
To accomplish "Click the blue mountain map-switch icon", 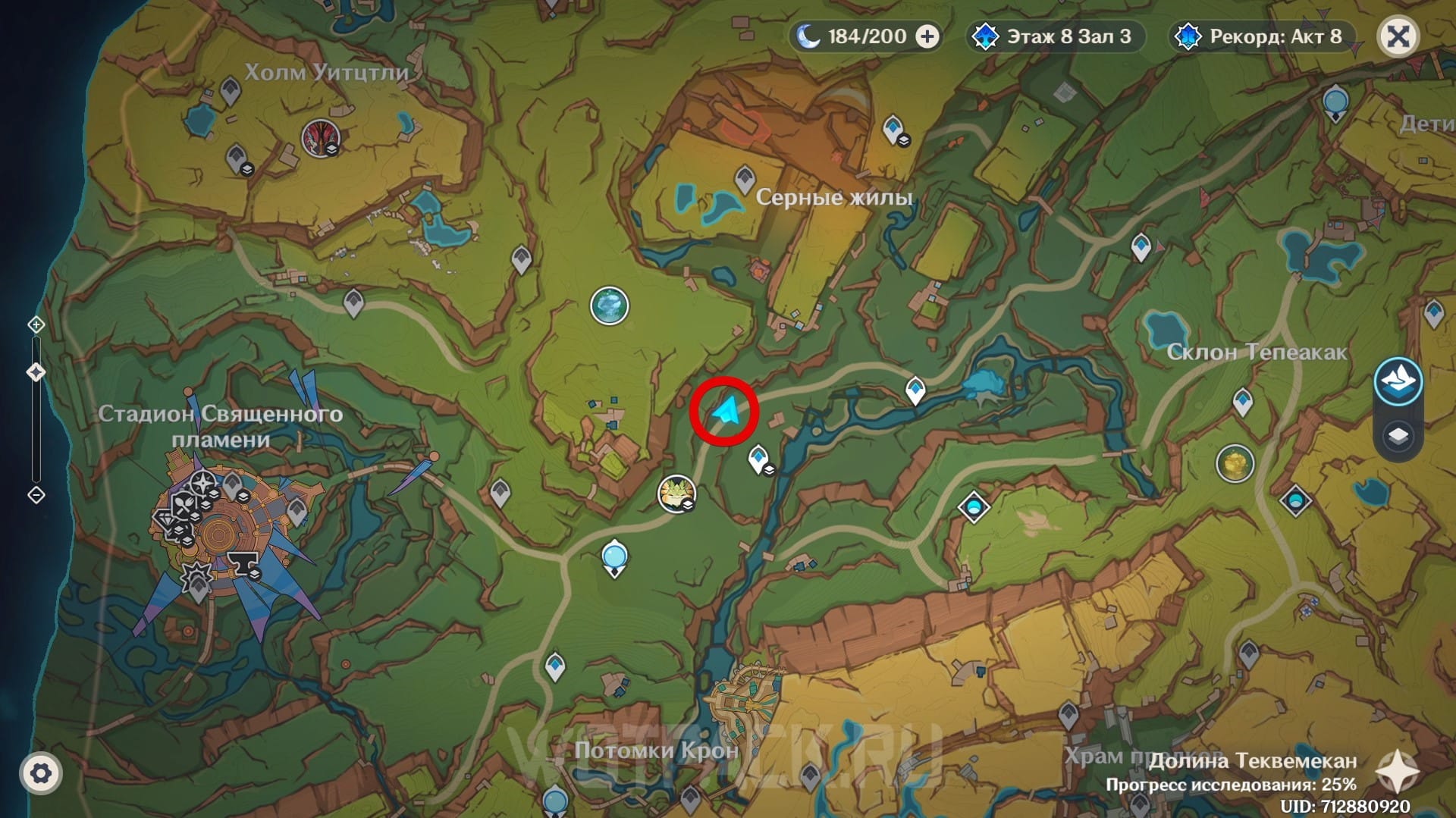I will (x=1398, y=381).
